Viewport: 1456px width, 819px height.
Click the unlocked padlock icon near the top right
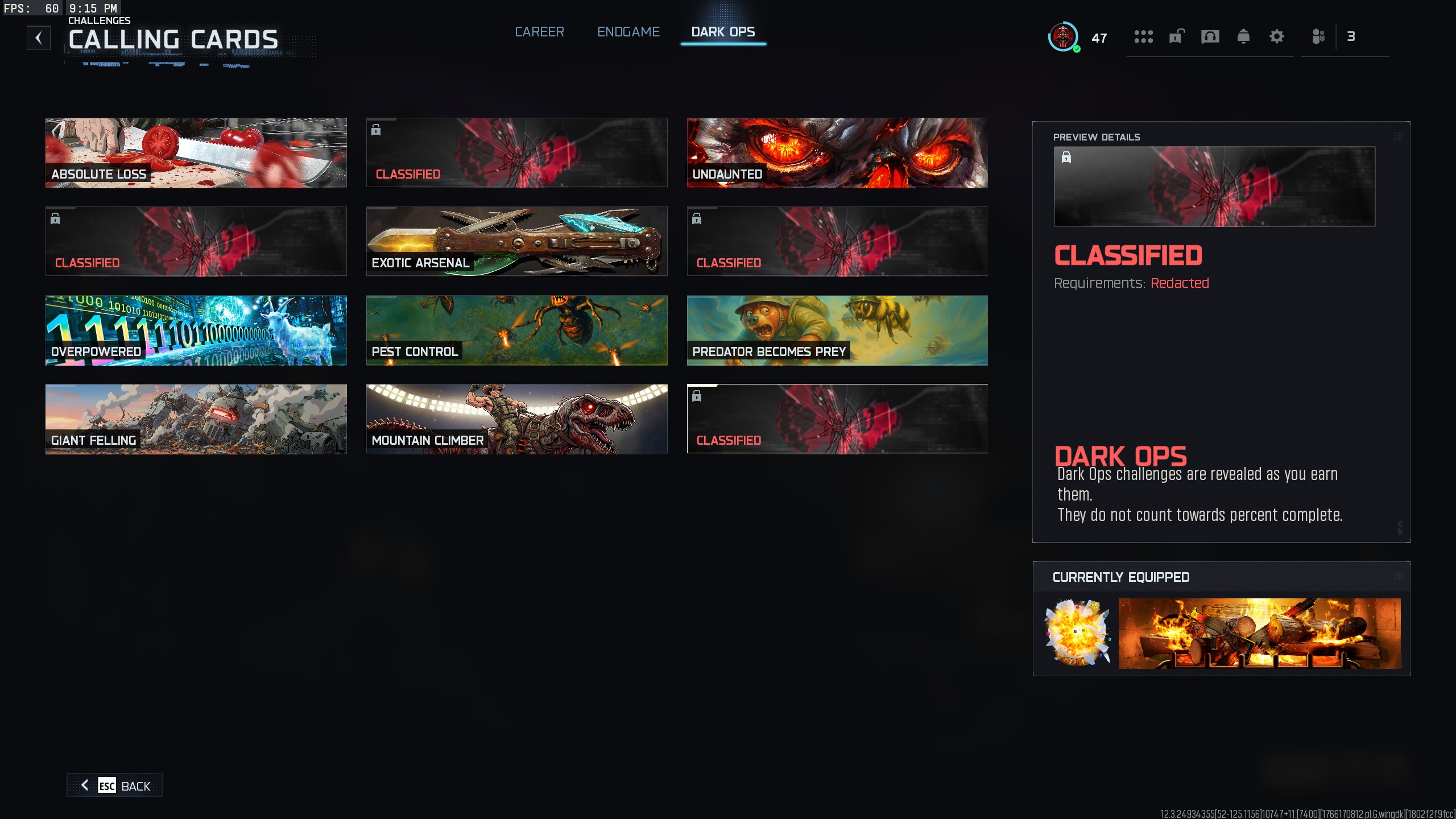point(1176,36)
